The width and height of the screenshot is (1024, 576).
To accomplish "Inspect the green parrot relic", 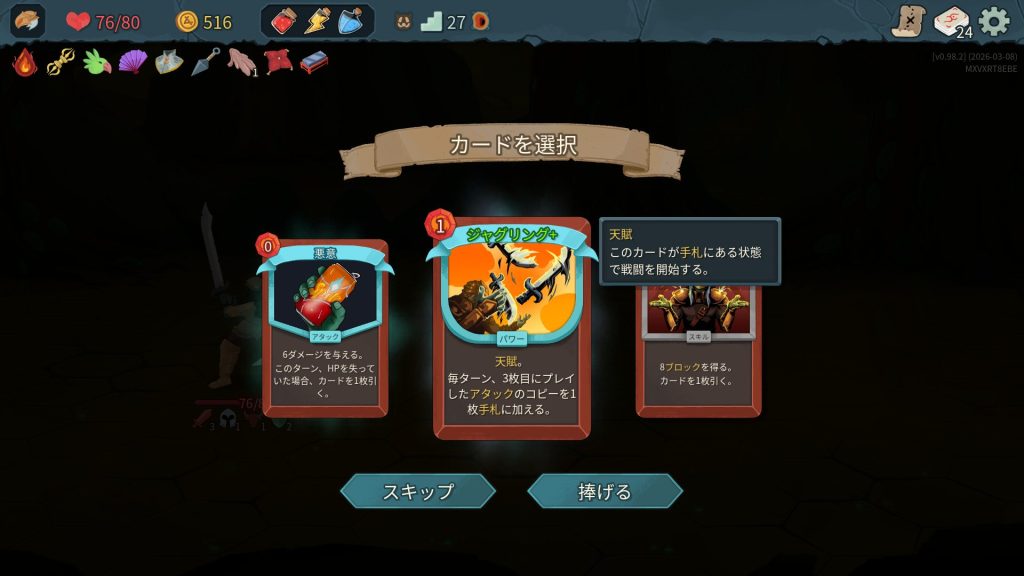I will pos(96,62).
